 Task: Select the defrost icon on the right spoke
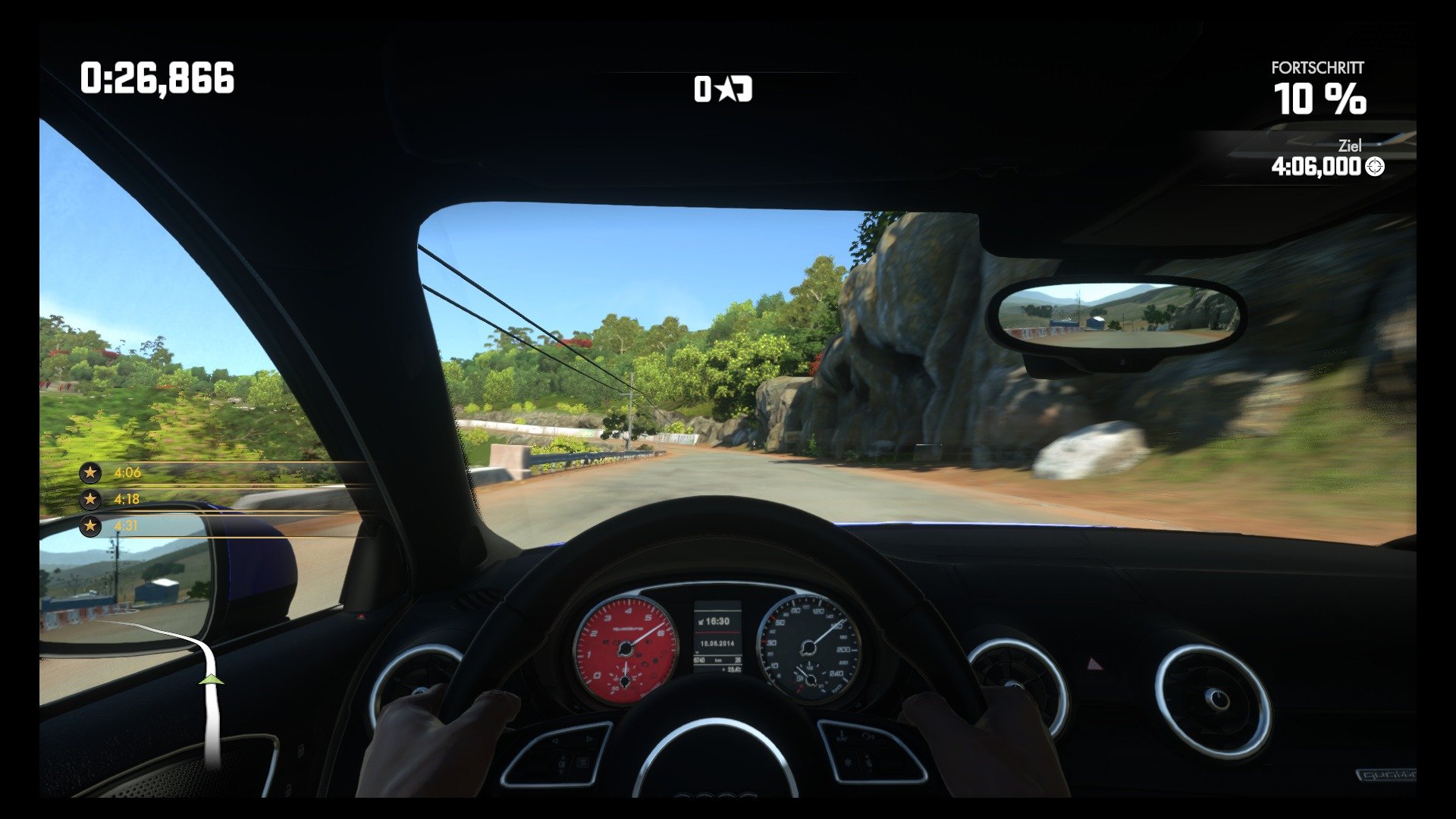(847, 761)
